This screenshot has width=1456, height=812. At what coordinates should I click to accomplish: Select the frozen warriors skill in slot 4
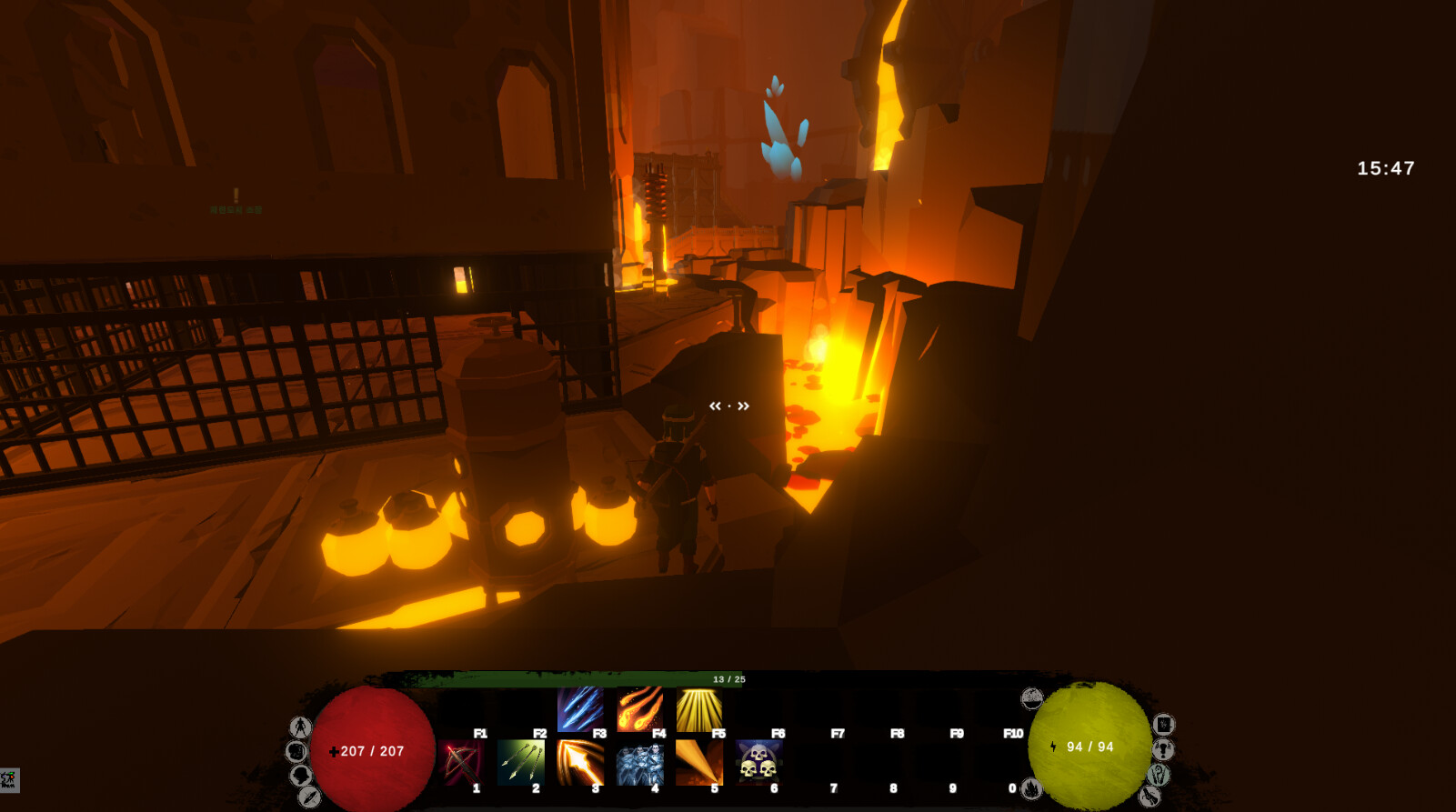tap(639, 764)
